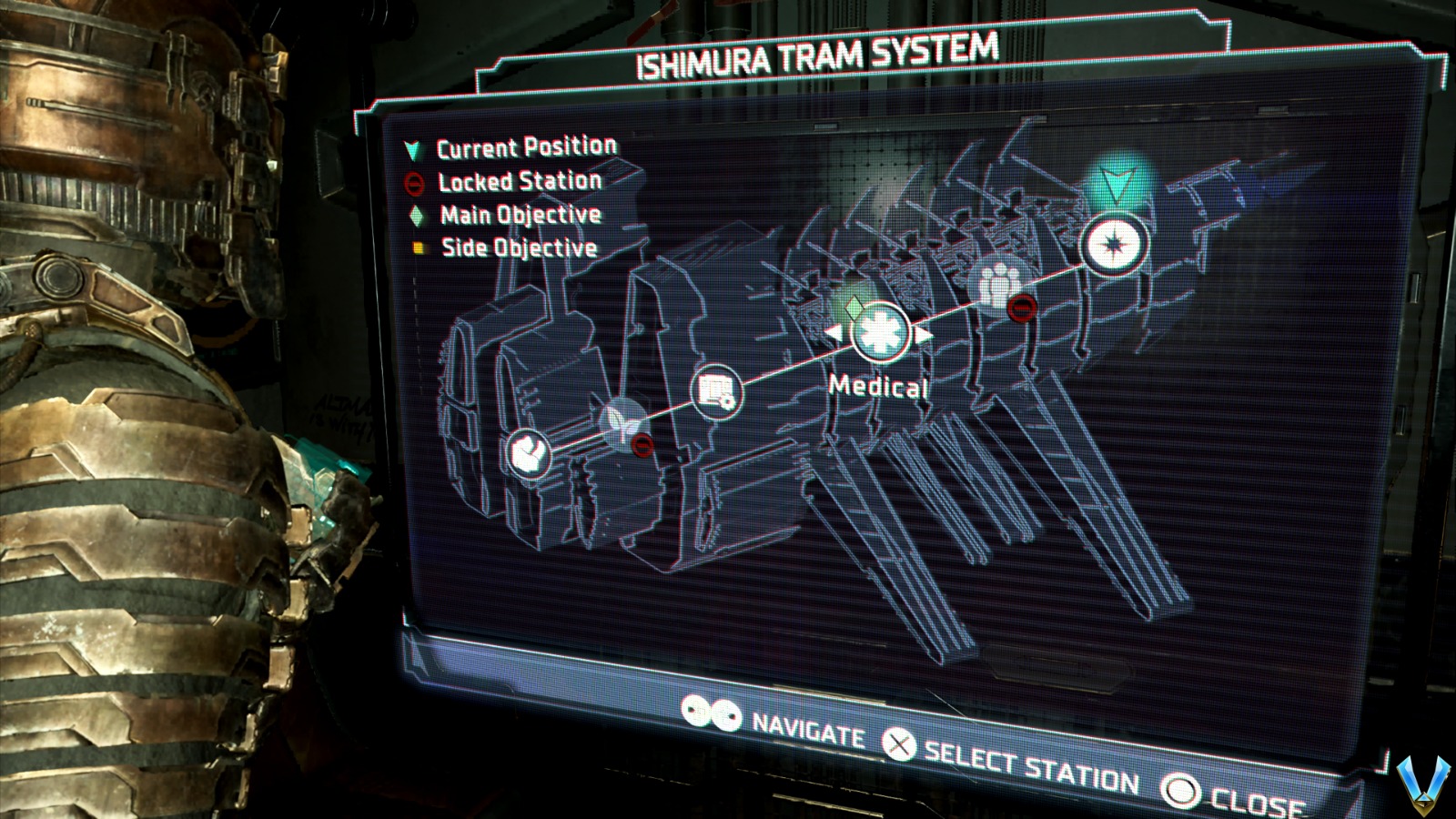Click the left arrow beside Medical station
Image resolution: width=1456 pixels, height=819 pixels.
[x=833, y=334]
